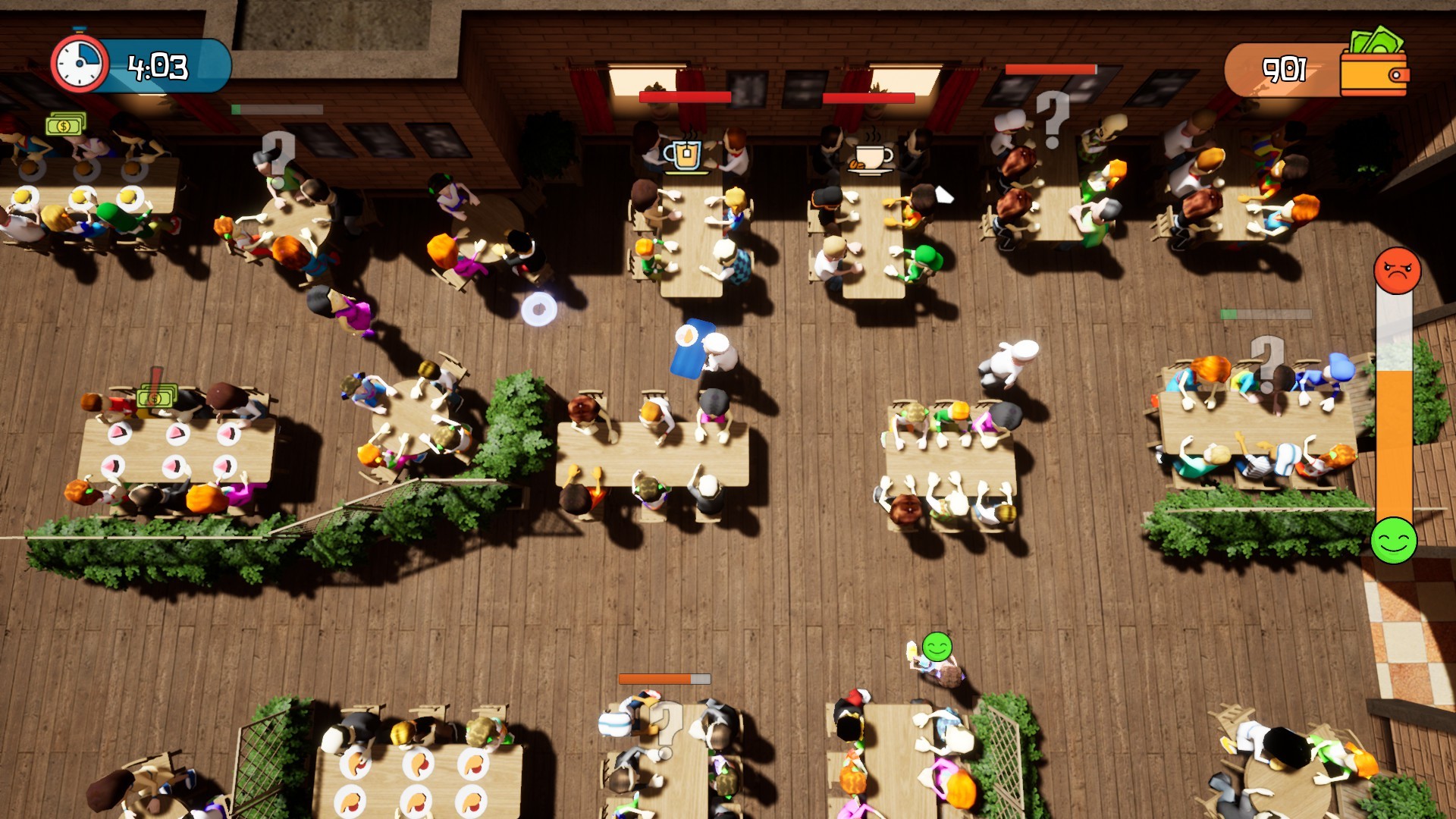Select the glowing plate on the floor

point(540,307)
